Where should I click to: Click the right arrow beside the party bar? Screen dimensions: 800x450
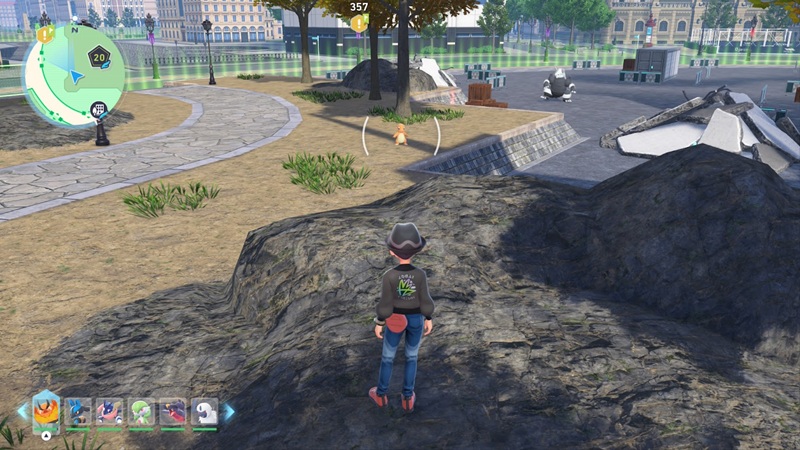point(228,411)
